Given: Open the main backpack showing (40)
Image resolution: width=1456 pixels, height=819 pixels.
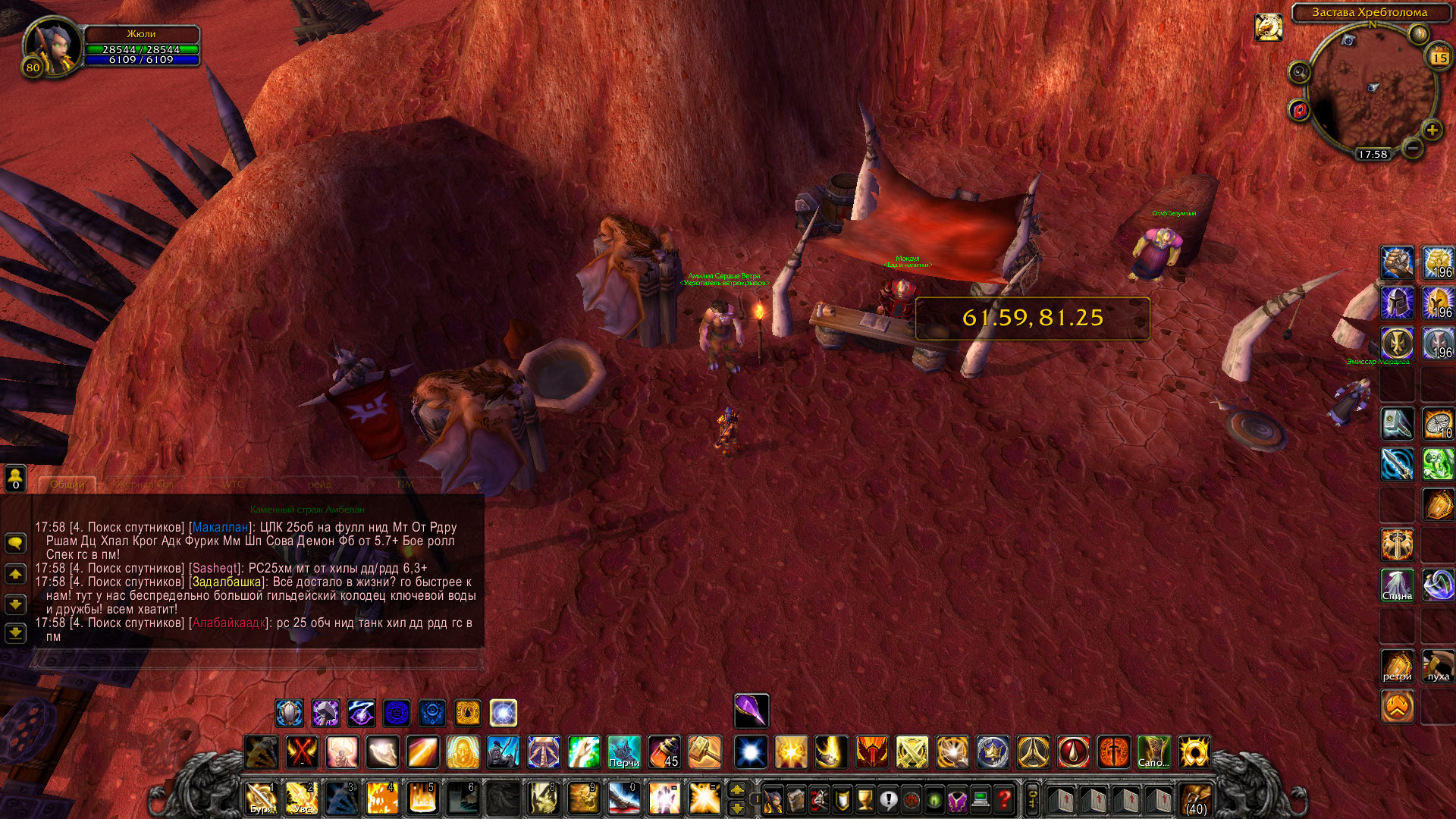Looking at the screenshot, I should (x=1196, y=799).
